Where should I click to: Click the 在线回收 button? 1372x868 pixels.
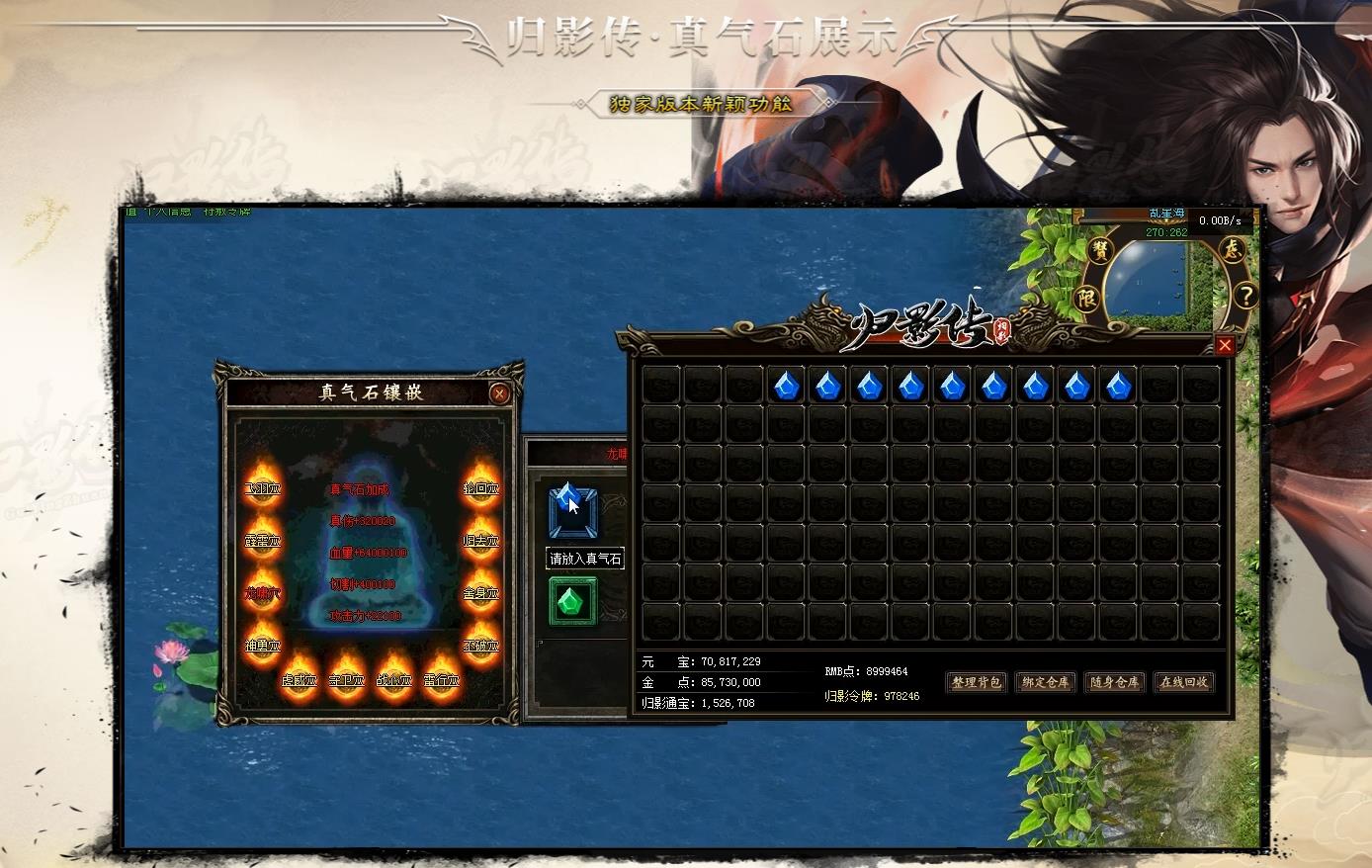pyautogui.click(x=1183, y=682)
